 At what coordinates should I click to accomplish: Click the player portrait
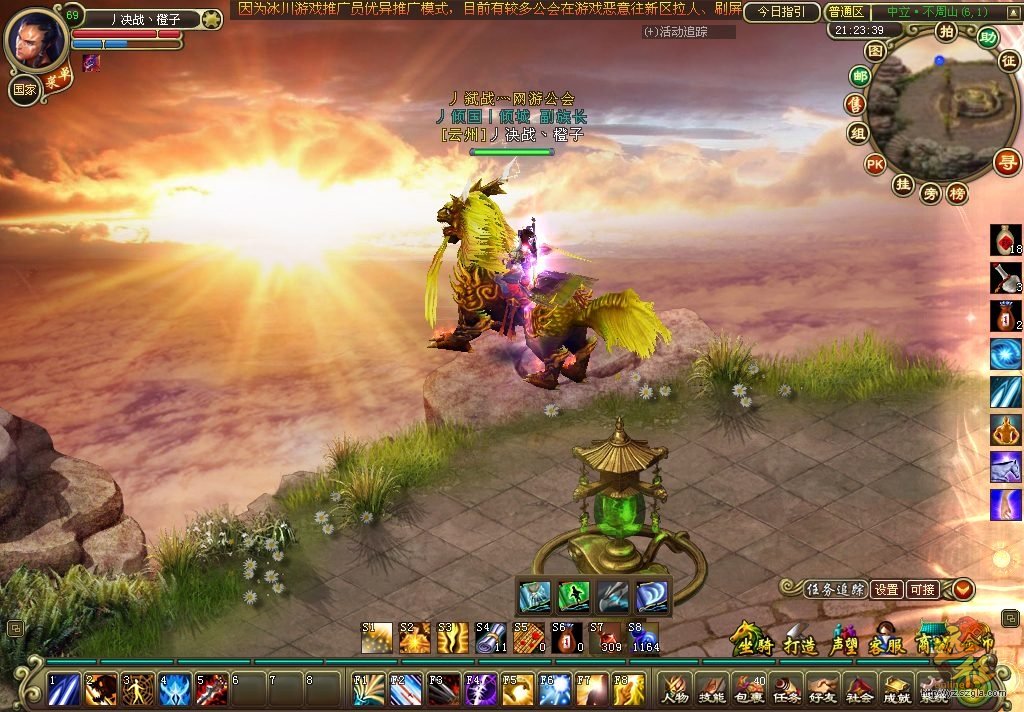37,38
